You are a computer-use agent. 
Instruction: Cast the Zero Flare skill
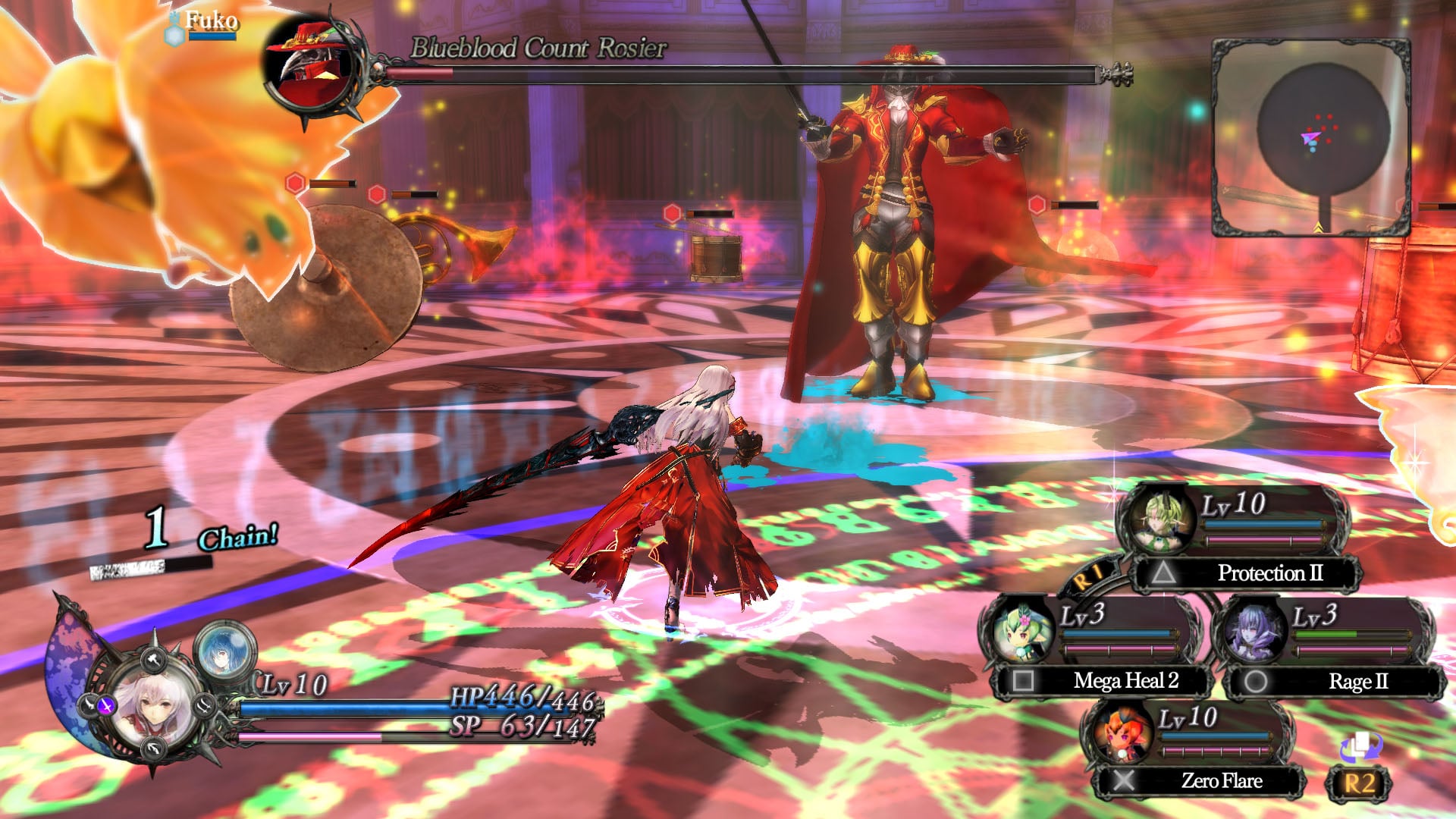click(1200, 780)
